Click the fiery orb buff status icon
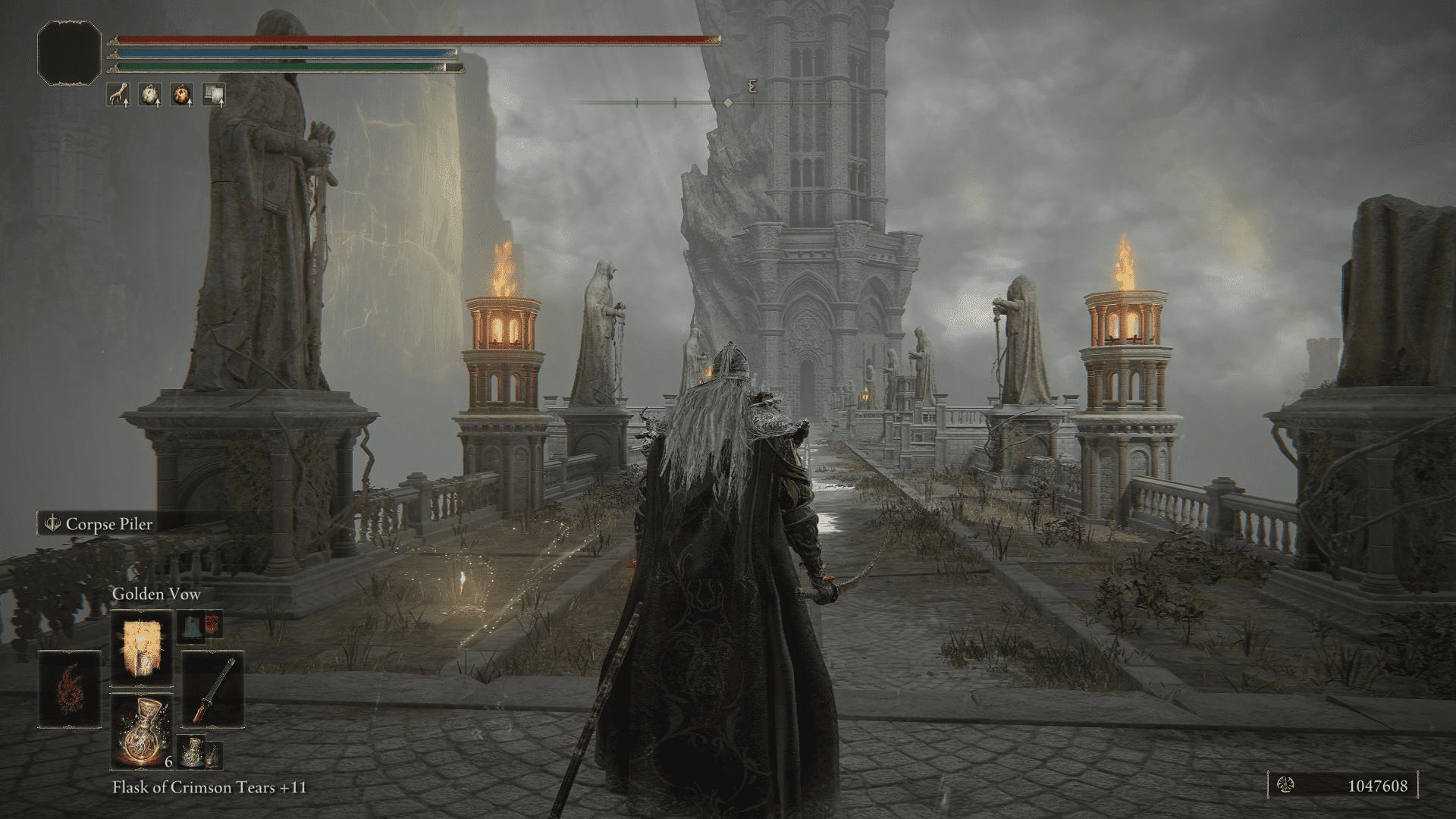The height and width of the screenshot is (819, 1456). 182,95
